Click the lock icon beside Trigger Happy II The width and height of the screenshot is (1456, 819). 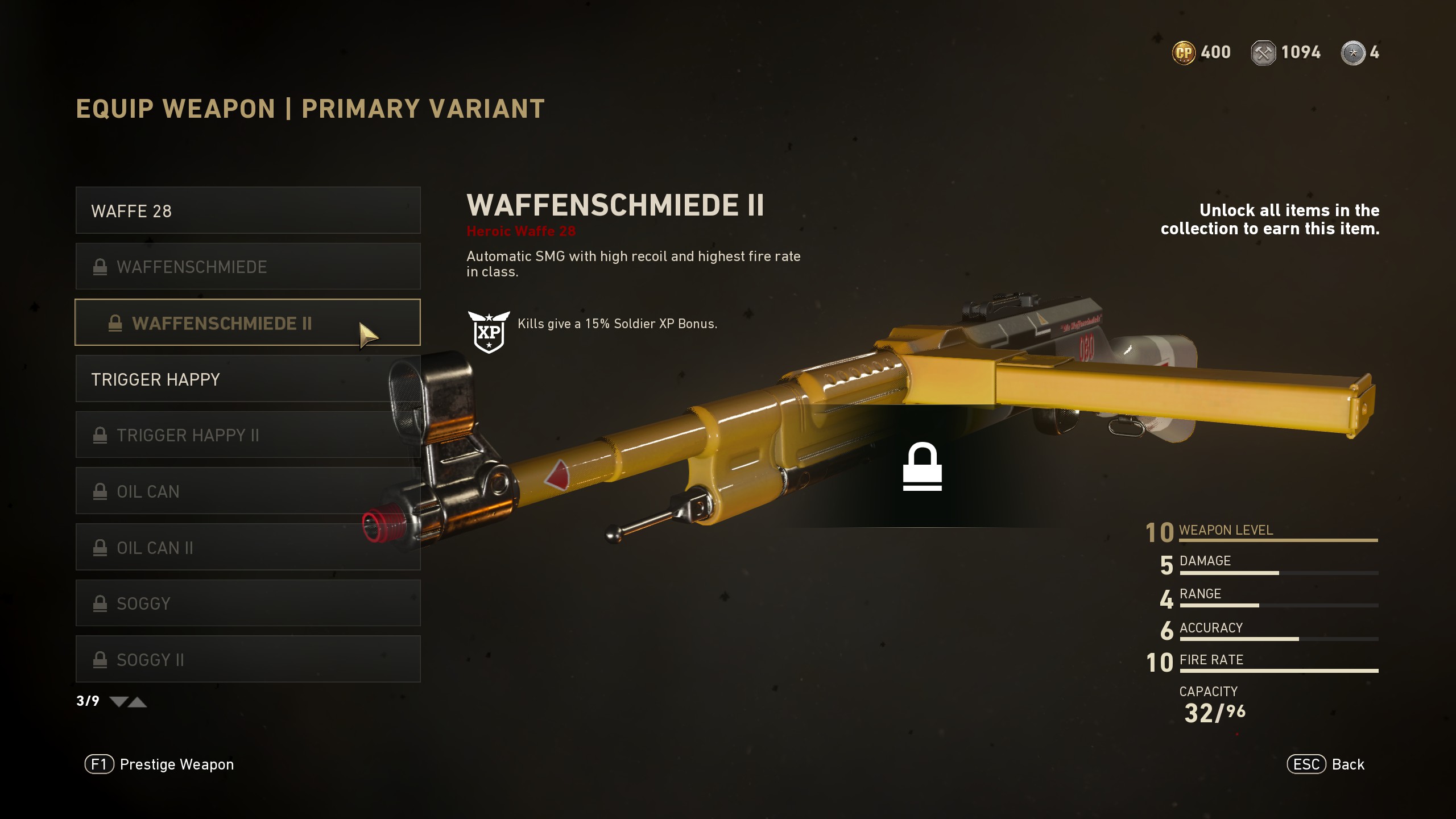pos(100,435)
